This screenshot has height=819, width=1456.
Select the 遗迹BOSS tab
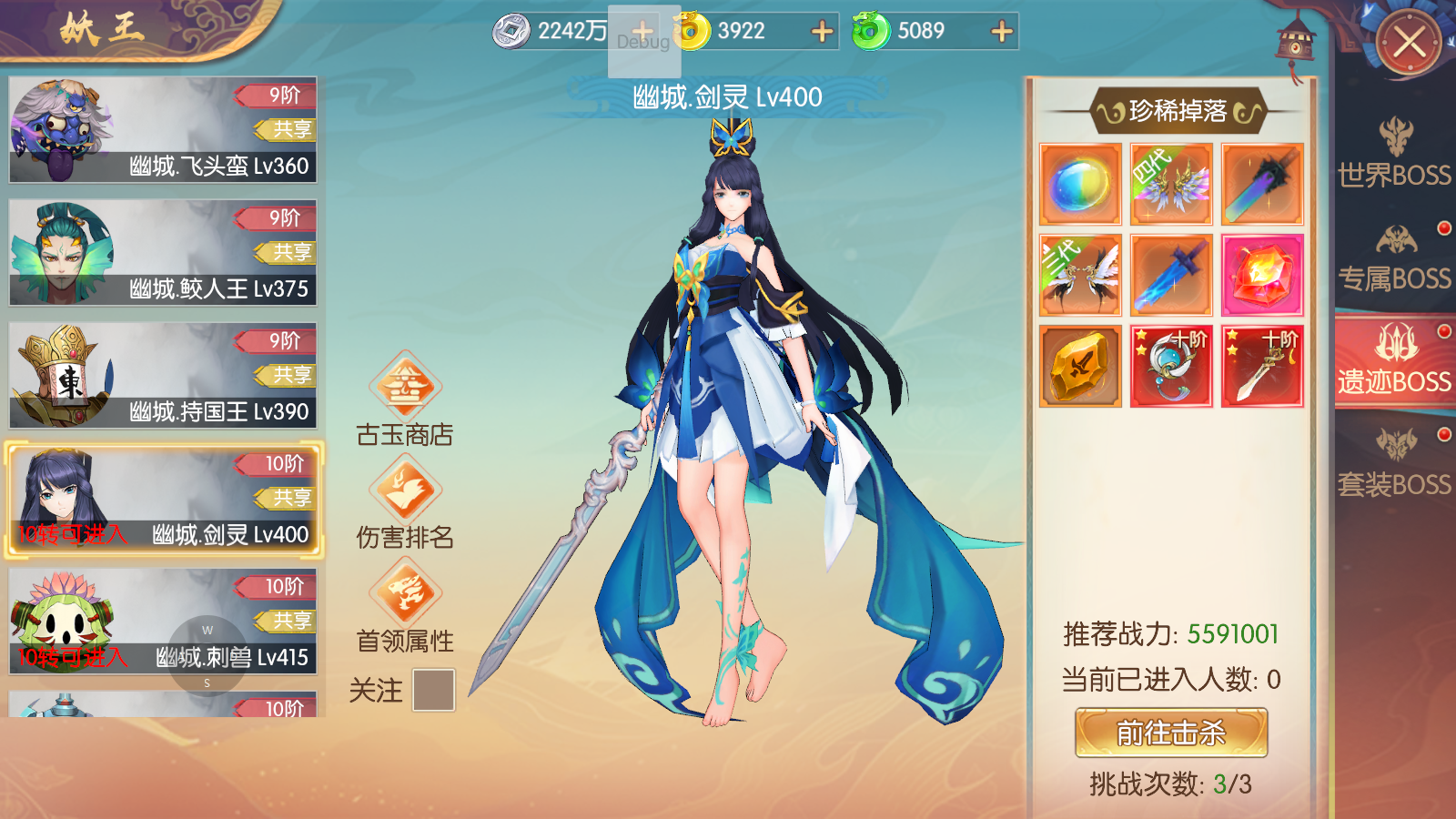pos(1394,360)
